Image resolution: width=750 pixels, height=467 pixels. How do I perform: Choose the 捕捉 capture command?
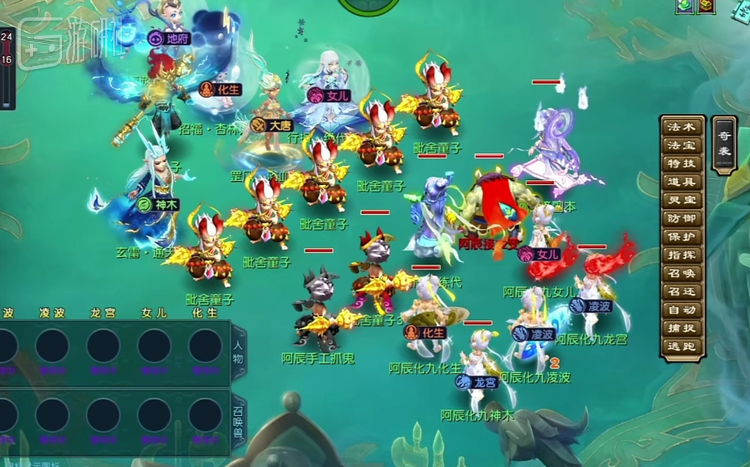coord(681,328)
